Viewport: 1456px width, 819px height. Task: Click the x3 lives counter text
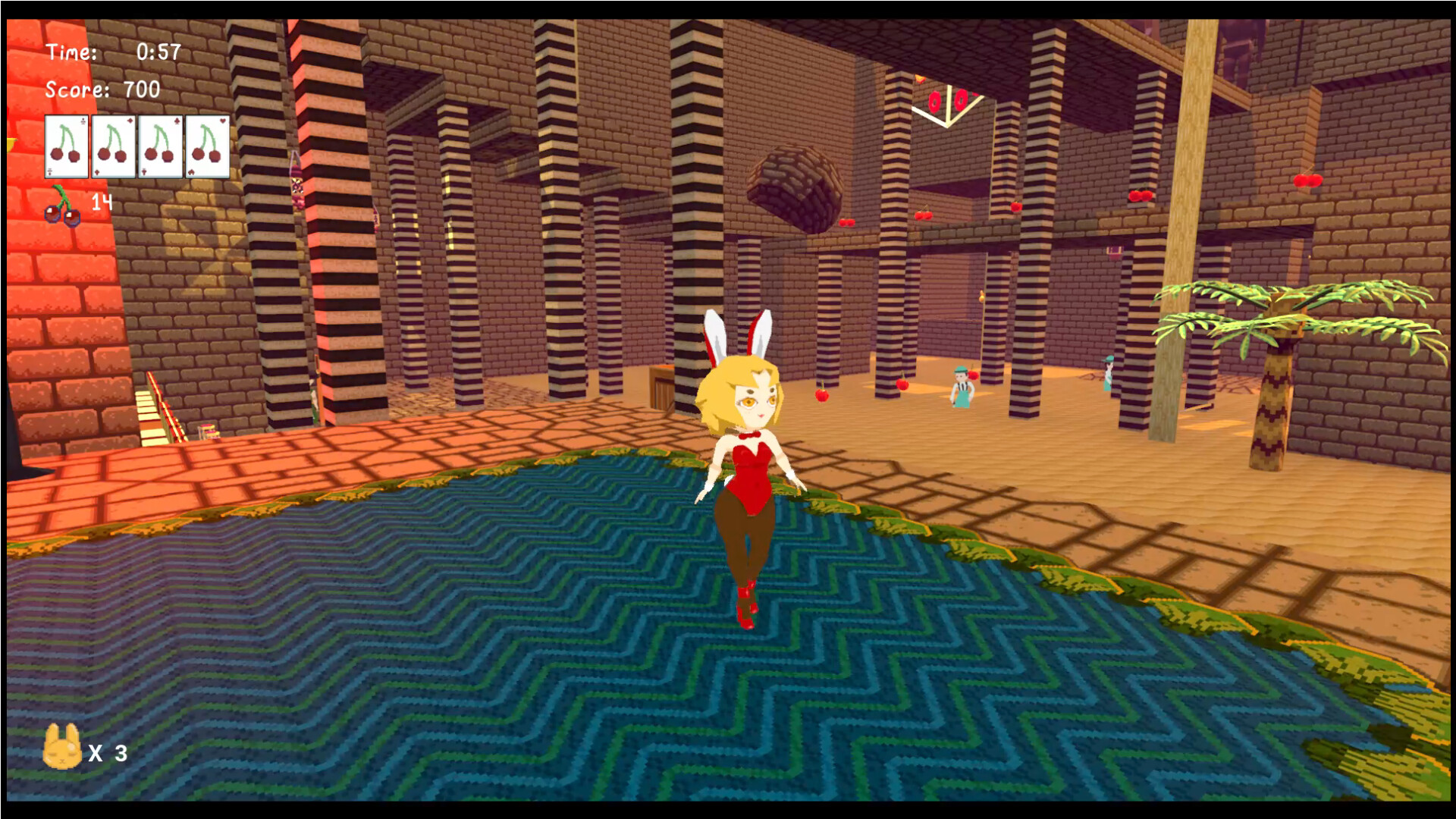(x=108, y=754)
